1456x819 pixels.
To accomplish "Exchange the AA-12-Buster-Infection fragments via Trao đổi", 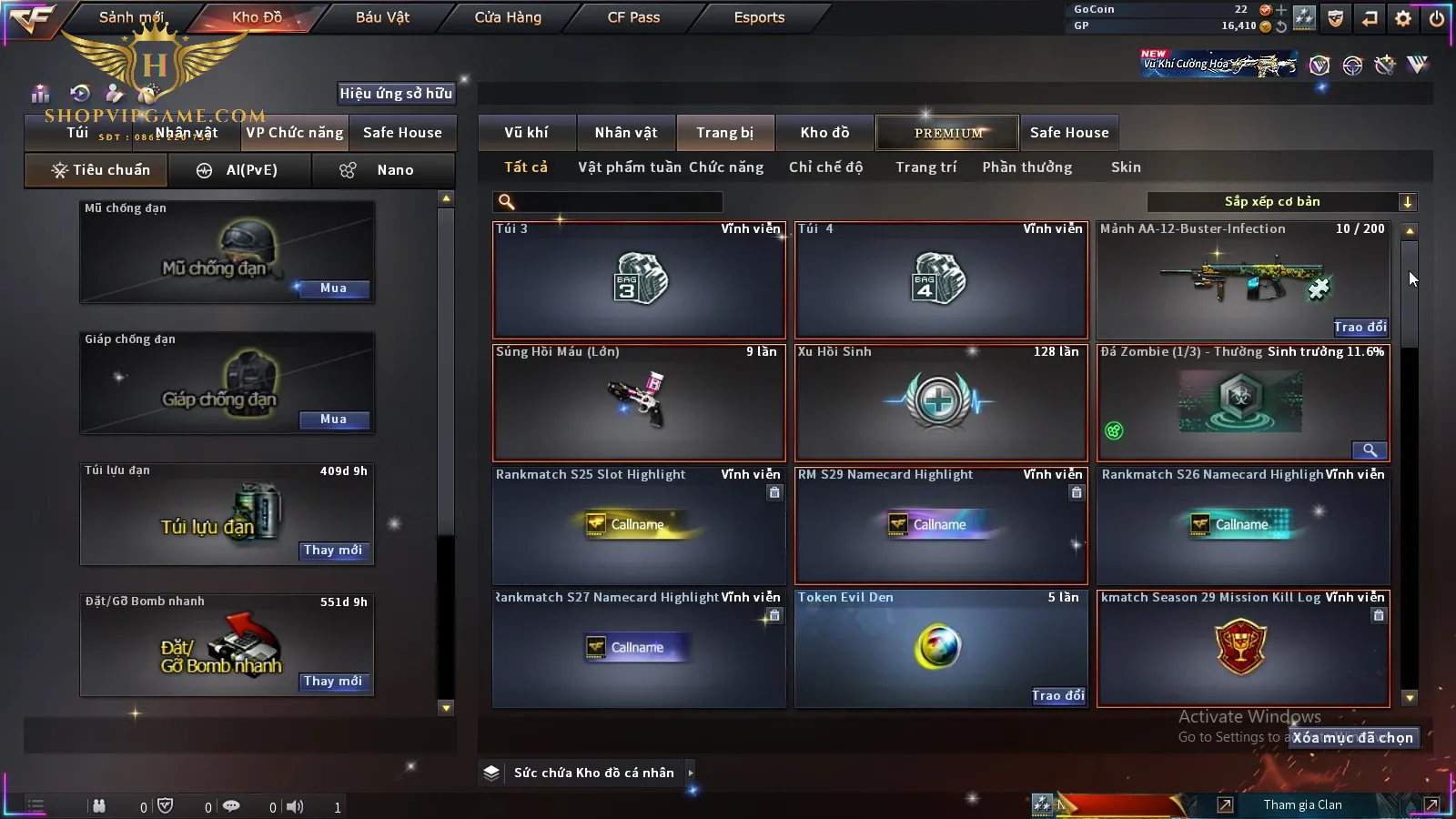I will (1360, 328).
